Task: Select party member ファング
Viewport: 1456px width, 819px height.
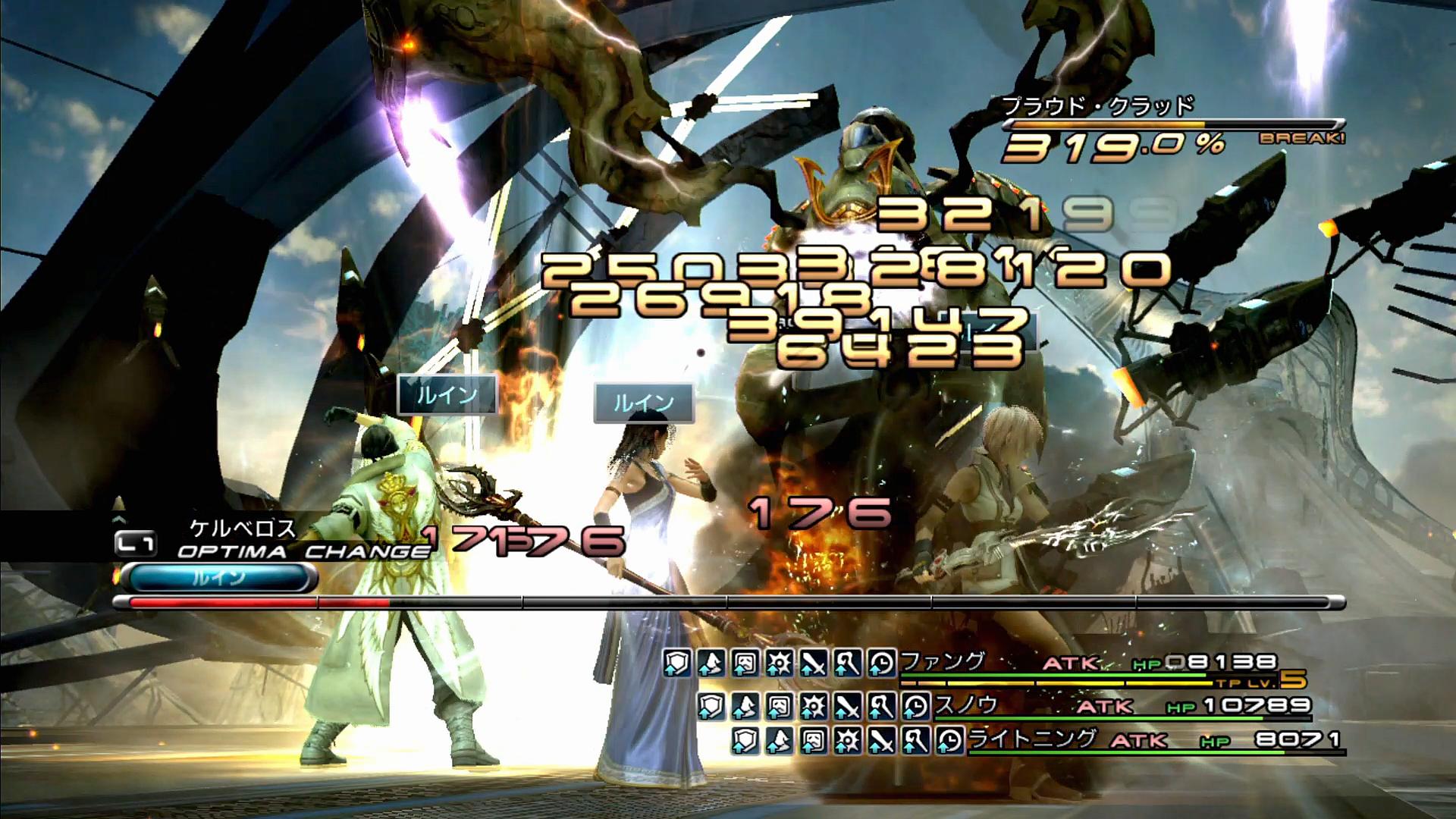Action: (x=943, y=661)
